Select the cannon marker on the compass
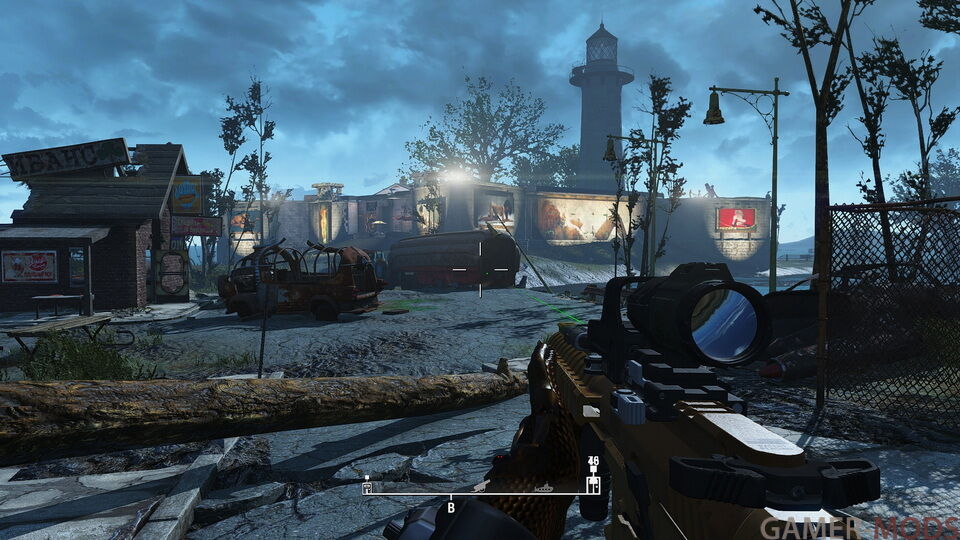The height and width of the screenshot is (540, 960). coord(482,486)
